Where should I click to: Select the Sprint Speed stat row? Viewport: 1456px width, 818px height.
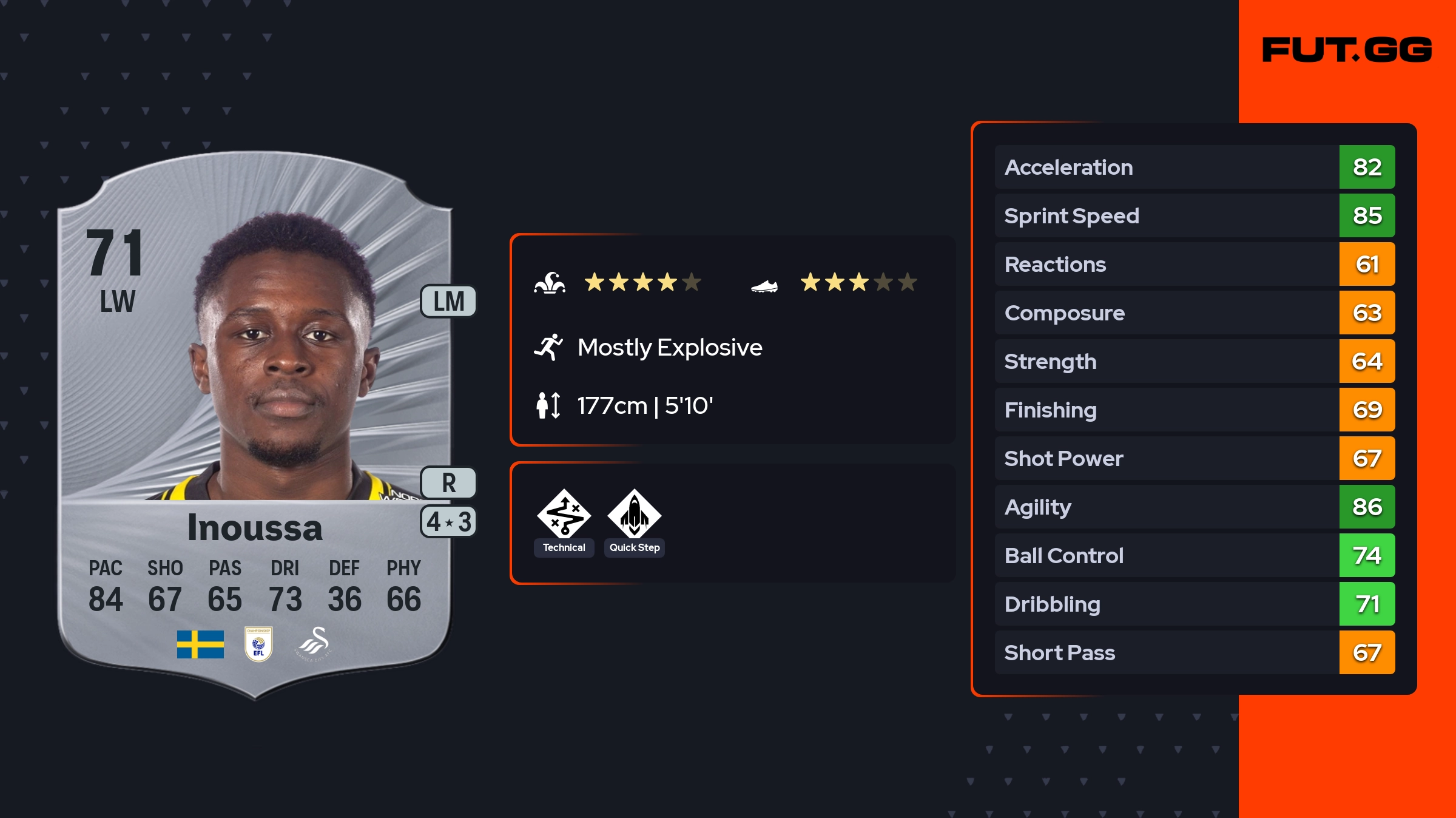tap(1194, 215)
